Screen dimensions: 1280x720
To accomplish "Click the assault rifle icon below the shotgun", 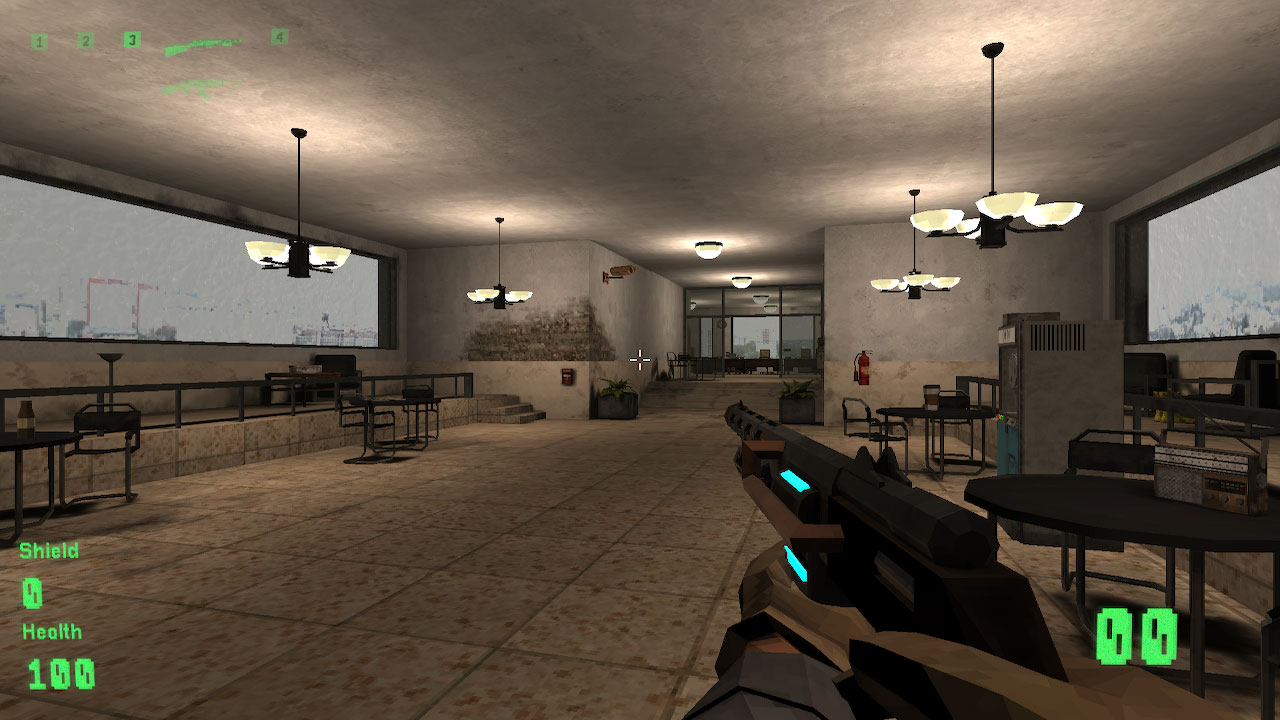I will pos(203,88).
